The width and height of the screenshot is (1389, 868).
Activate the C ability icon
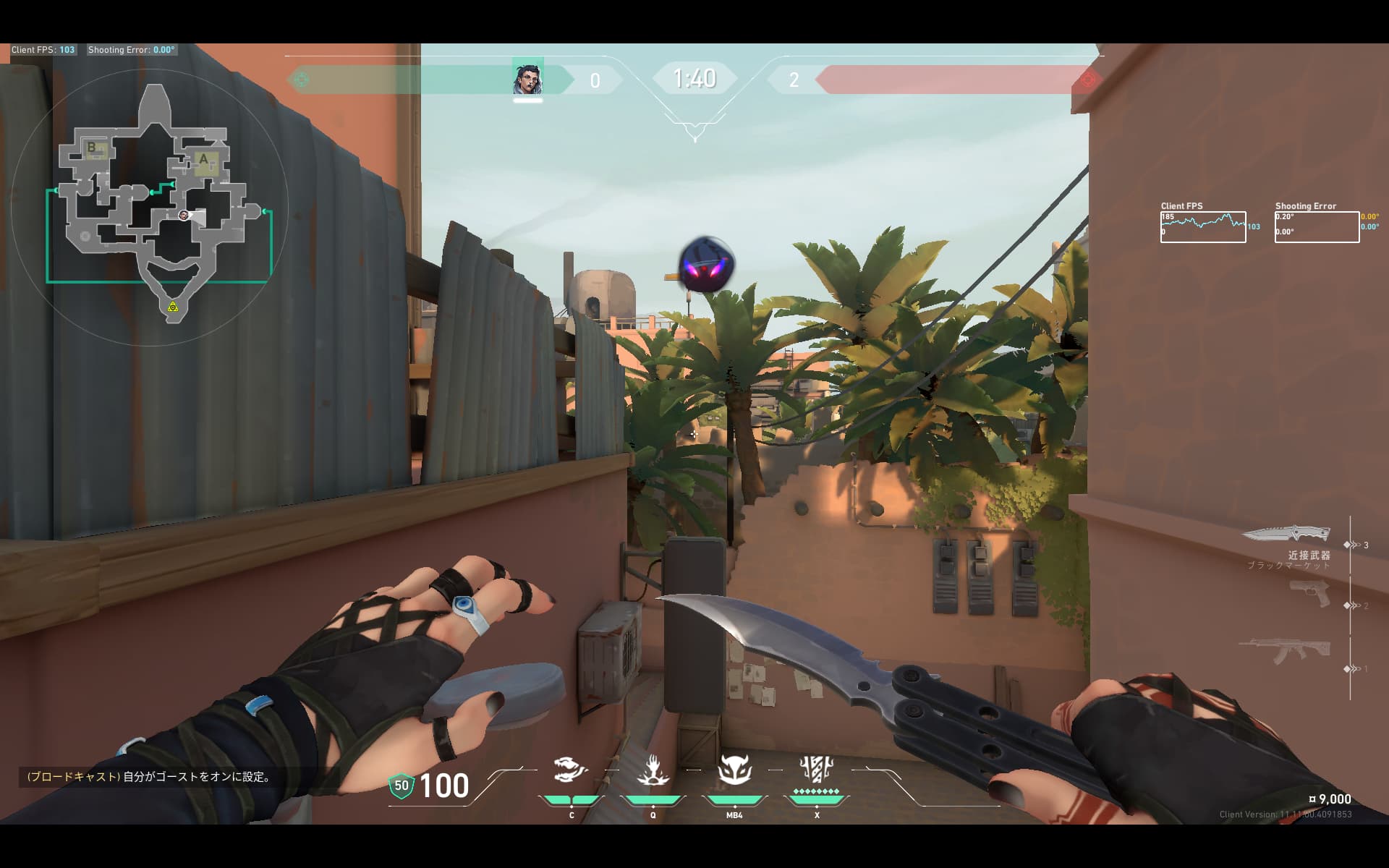tap(571, 770)
